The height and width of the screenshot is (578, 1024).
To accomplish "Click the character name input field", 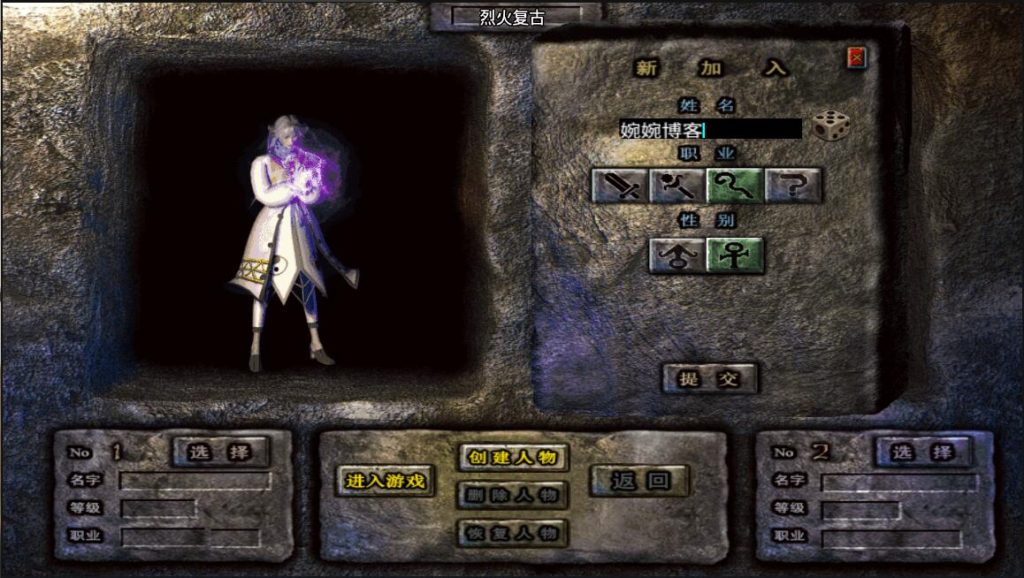I will [710, 129].
